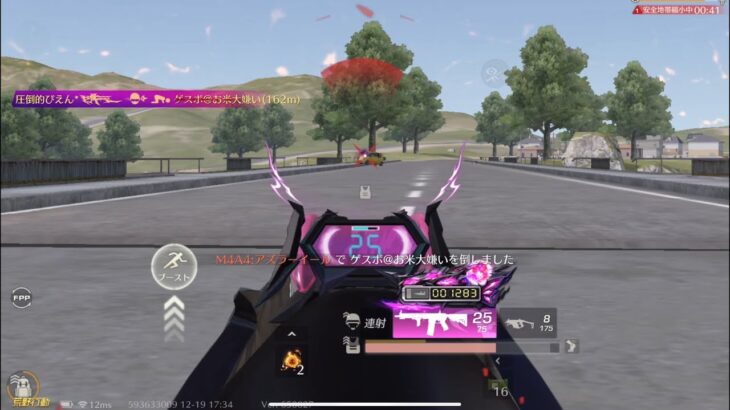Use the fire grenade item
The height and width of the screenshot is (410, 730).
[x=291, y=361]
